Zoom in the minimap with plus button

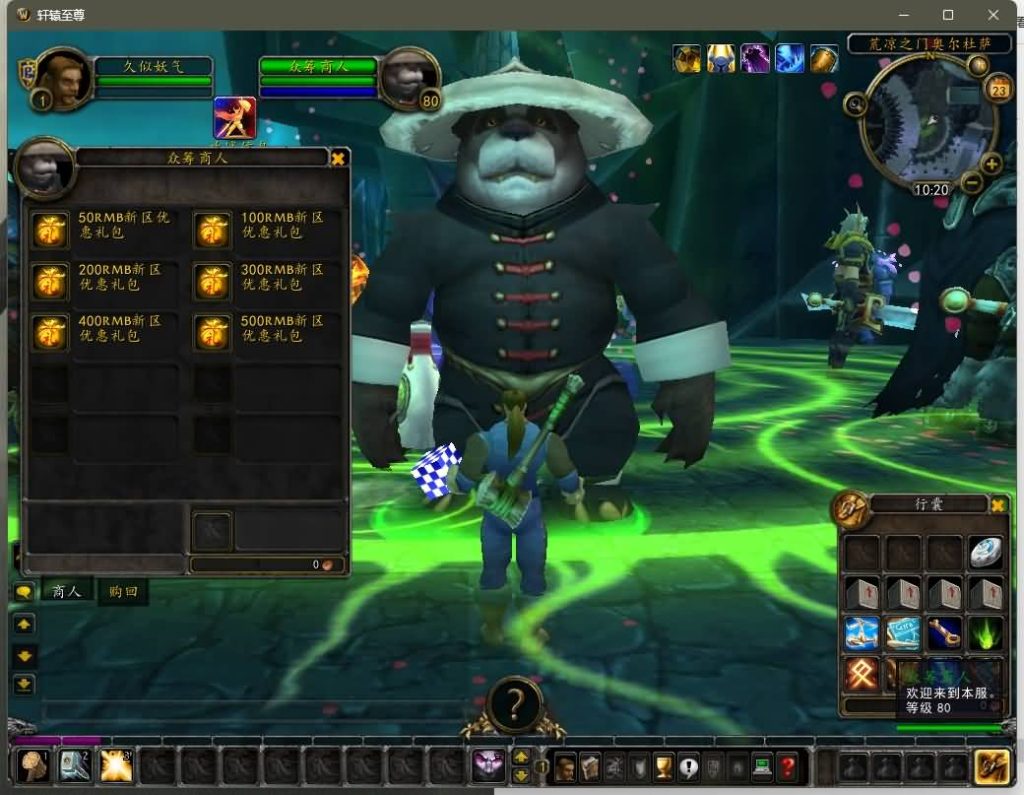tap(991, 165)
